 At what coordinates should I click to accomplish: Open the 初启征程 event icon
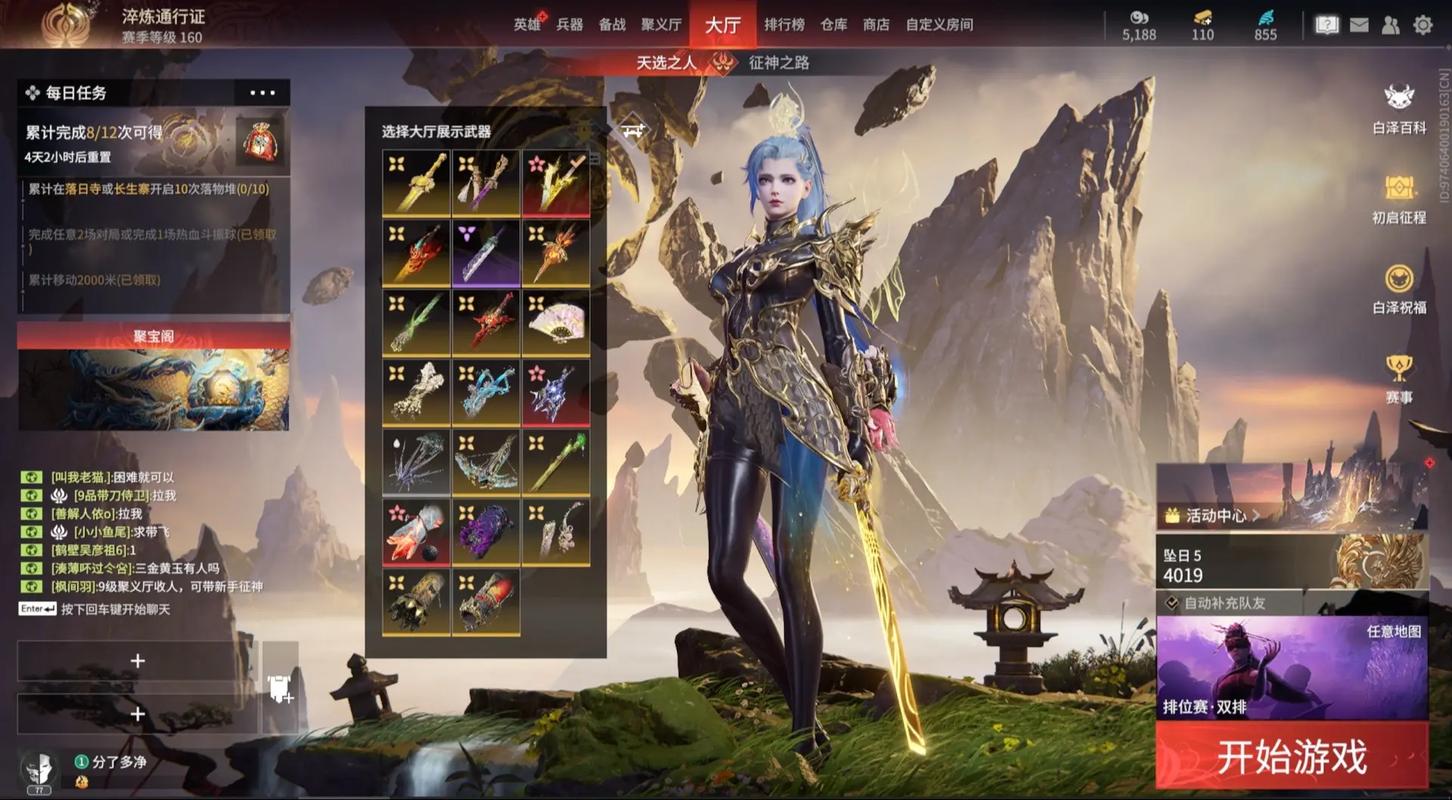pos(1399,197)
